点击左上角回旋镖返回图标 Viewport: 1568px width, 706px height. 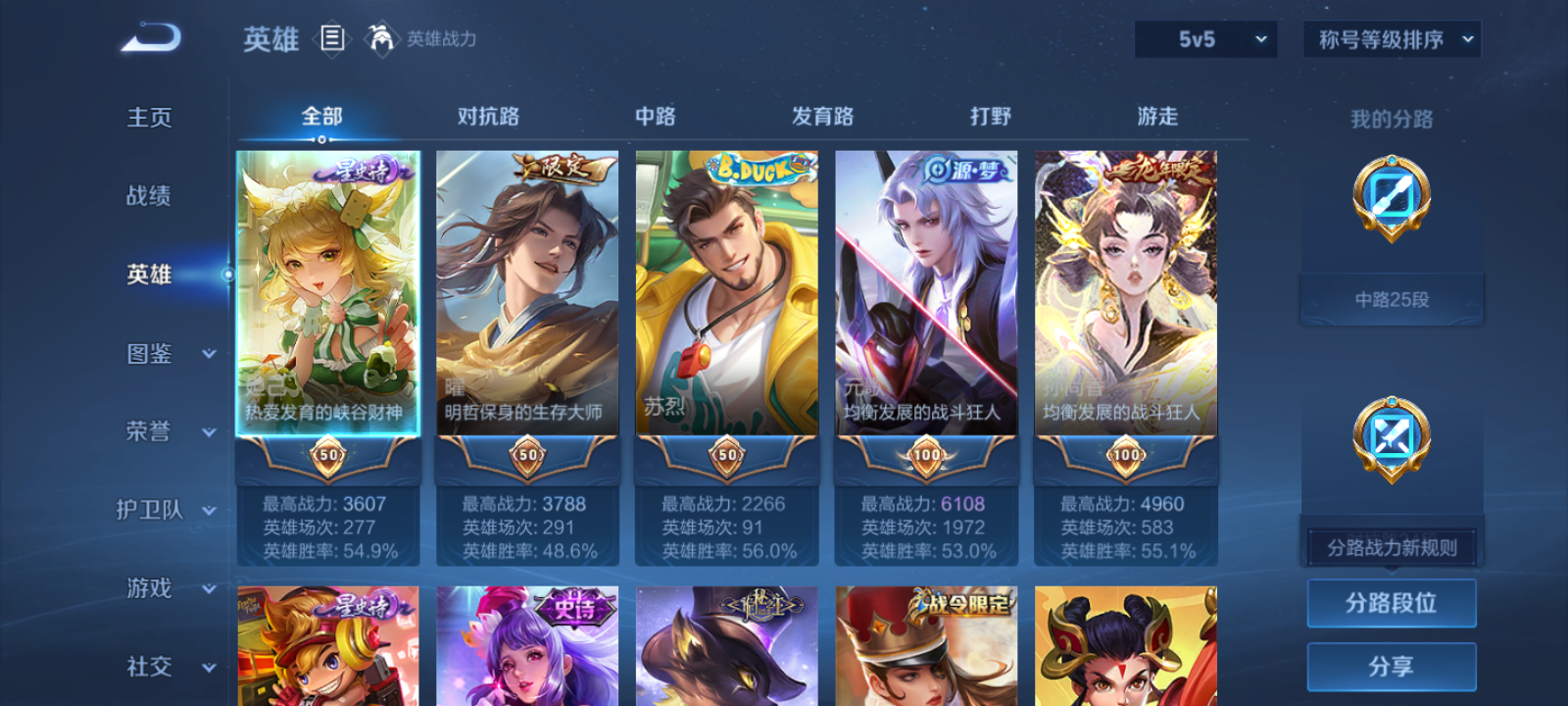click(x=148, y=35)
